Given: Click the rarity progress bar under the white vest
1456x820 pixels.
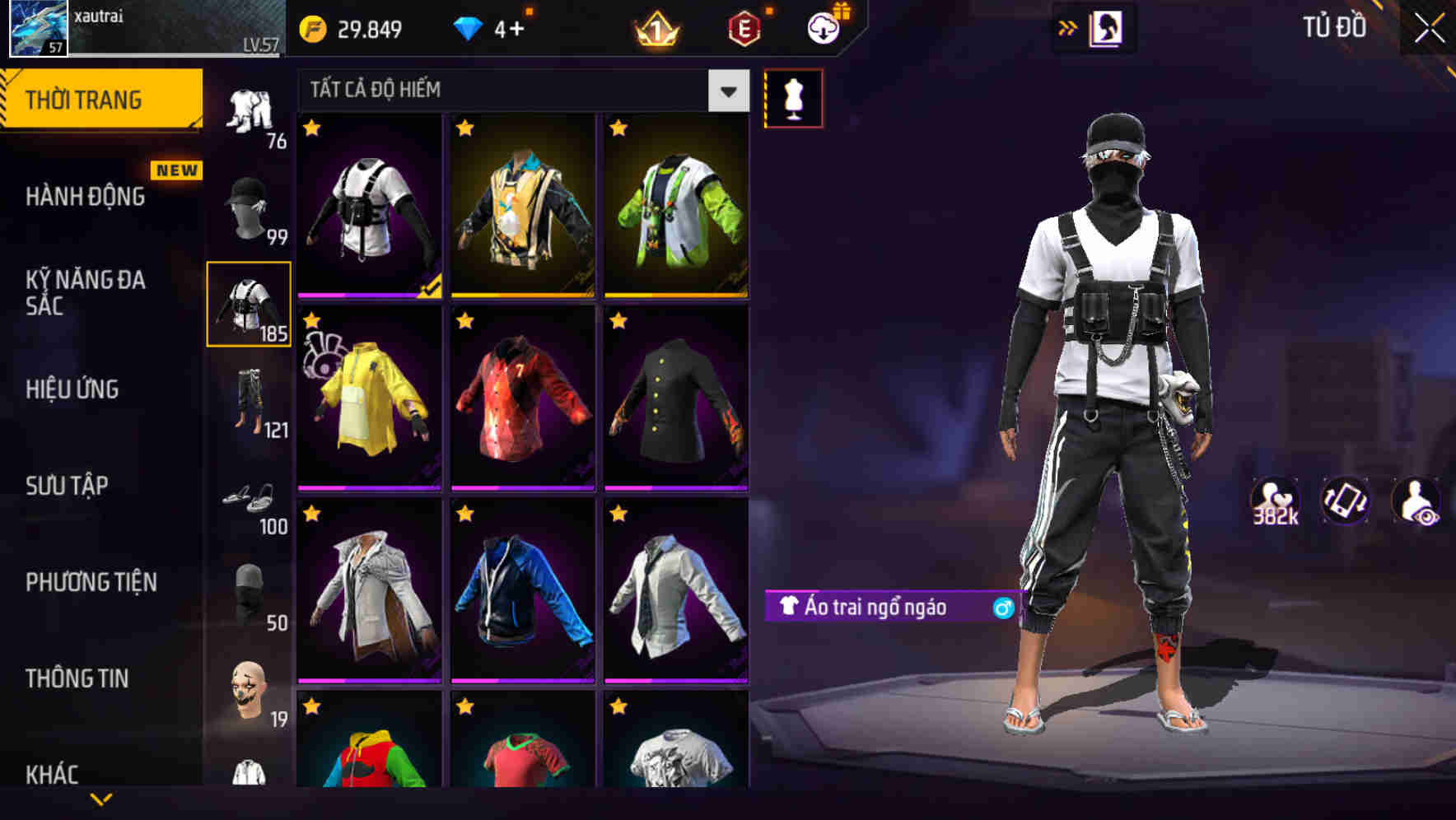Looking at the screenshot, I should click(x=368, y=293).
